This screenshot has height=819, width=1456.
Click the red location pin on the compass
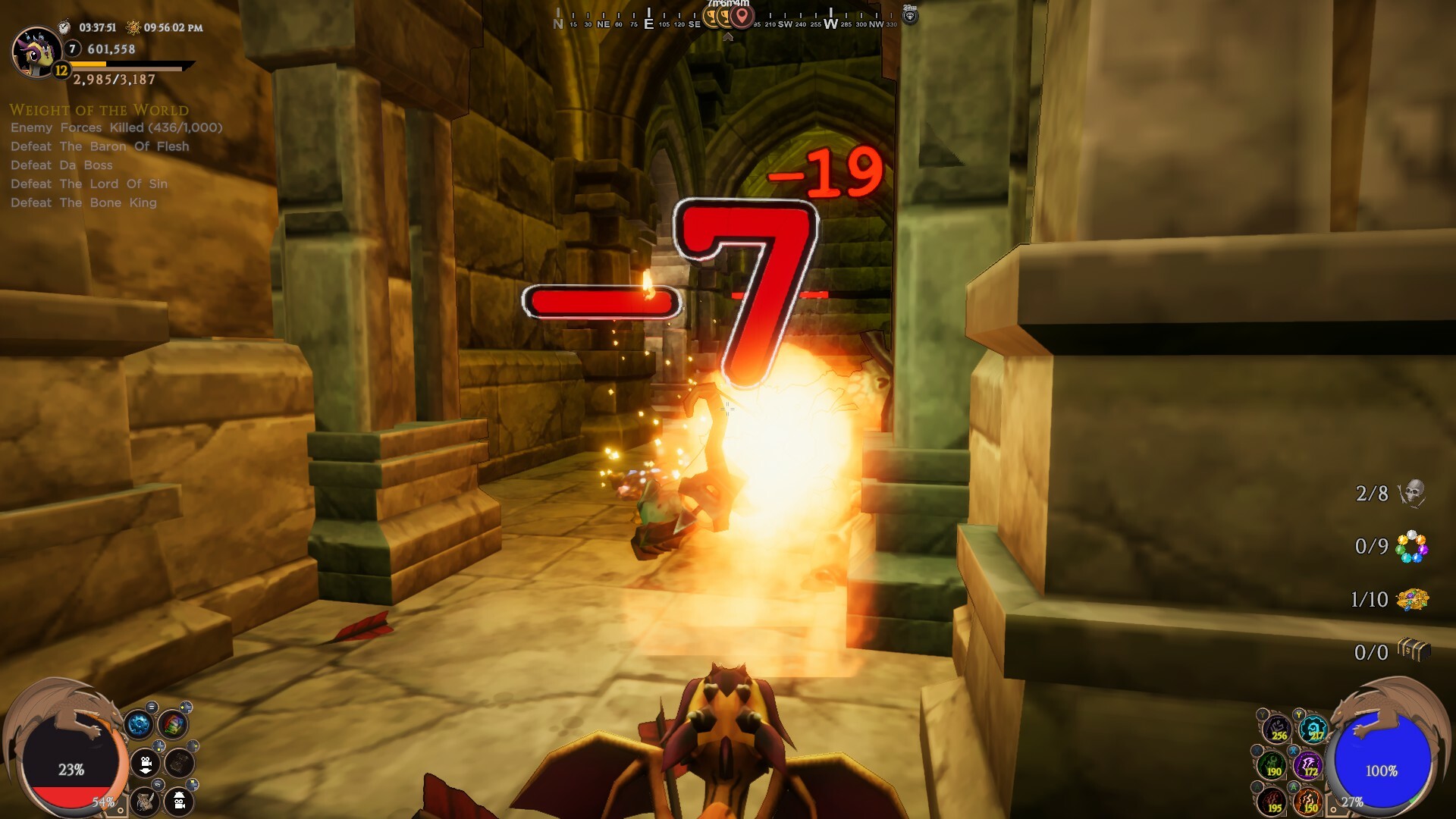click(742, 17)
